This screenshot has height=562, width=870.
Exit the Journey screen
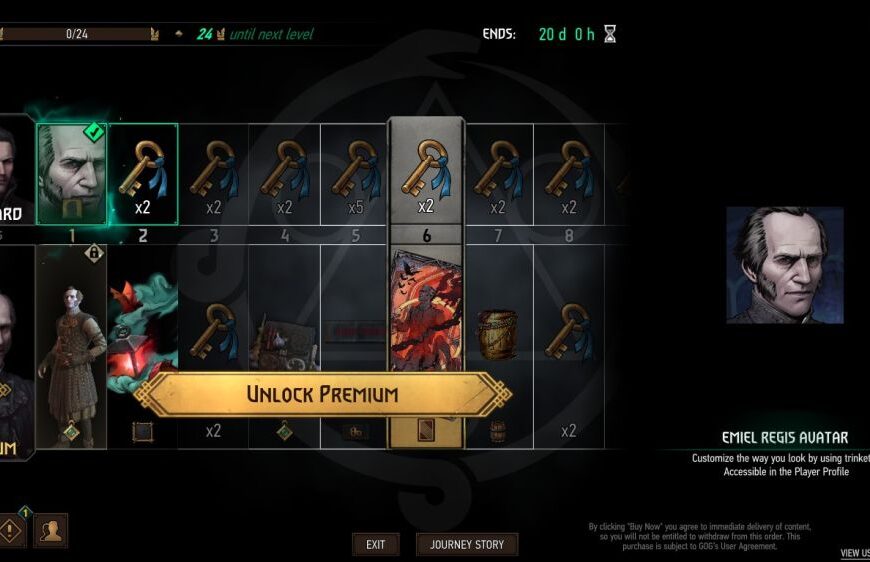pyautogui.click(x=375, y=544)
